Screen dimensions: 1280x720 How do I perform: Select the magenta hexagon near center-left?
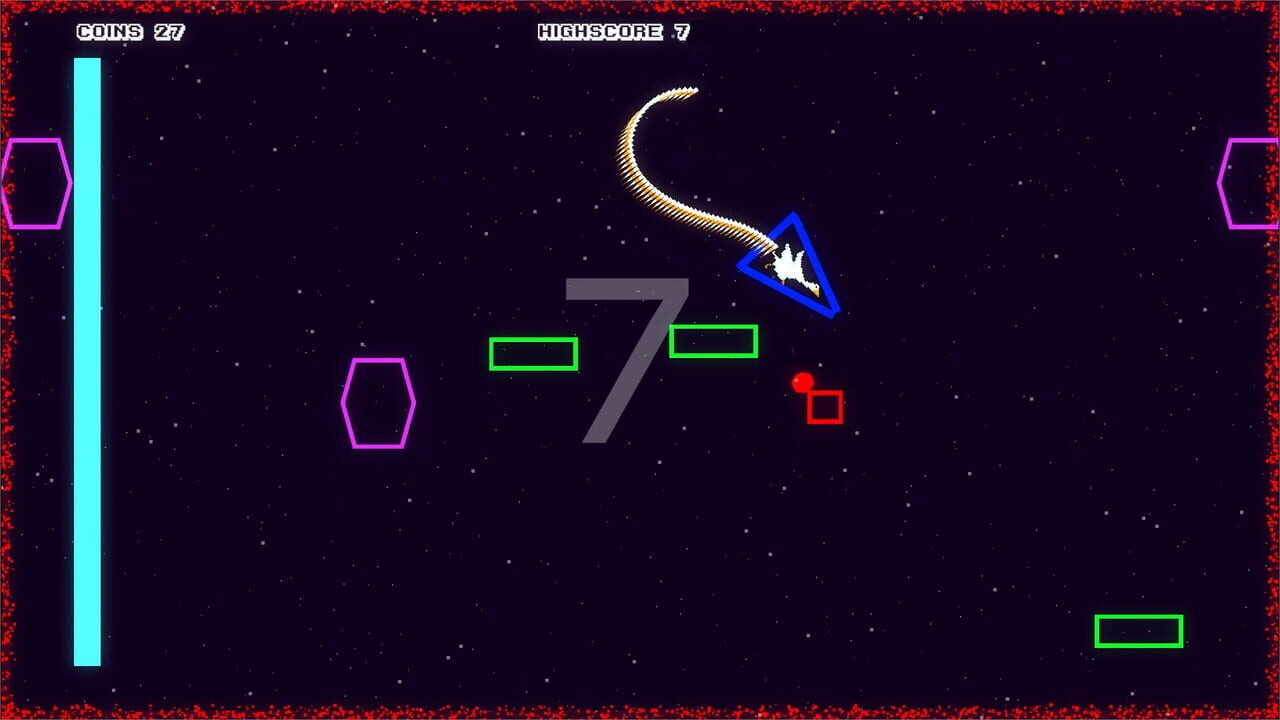tap(379, 404)
